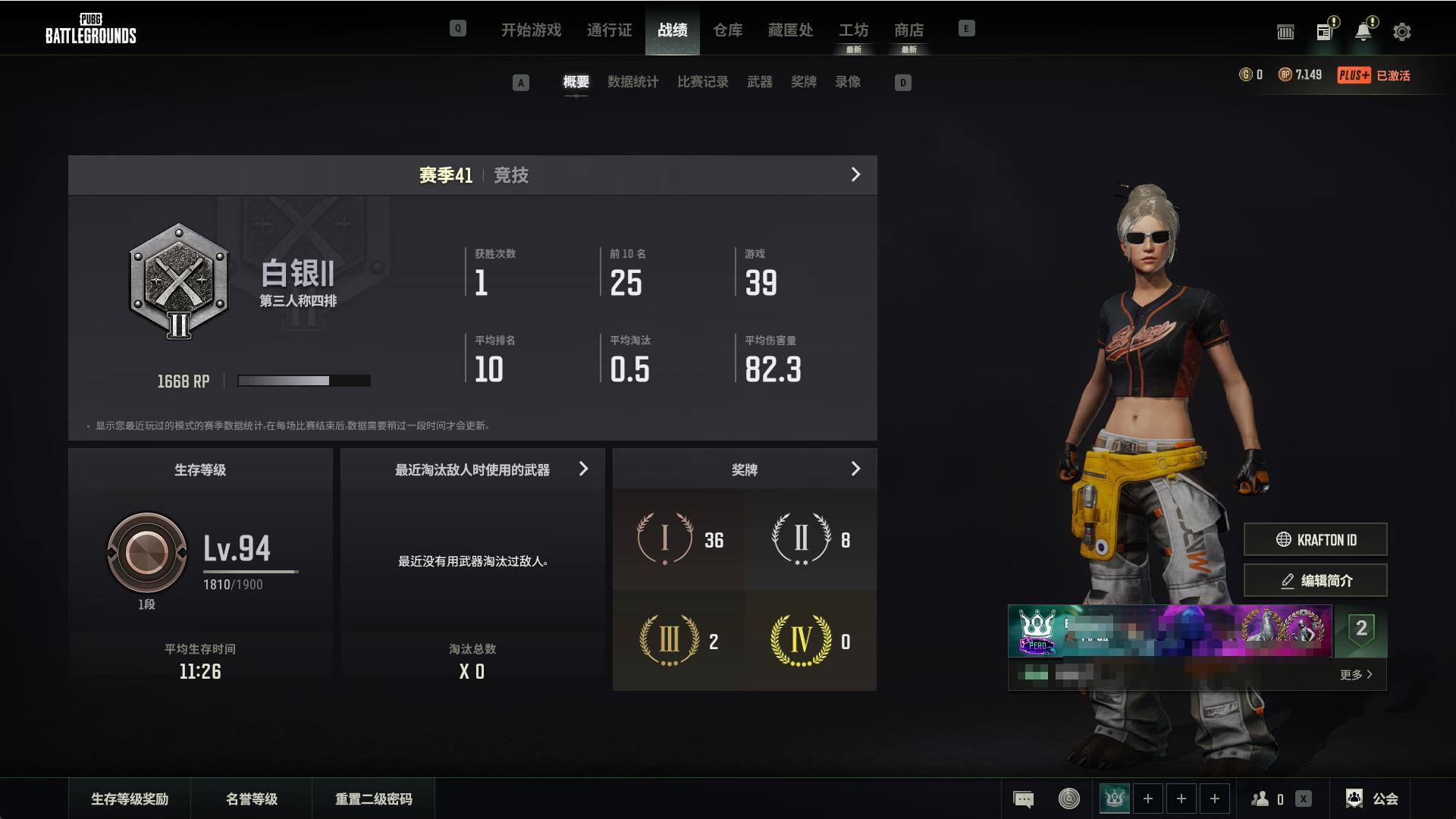Image resolution: width=1456 pixels, height=819 pixels.
Task: Visit the 商店 store
Action: pos(908,30)
